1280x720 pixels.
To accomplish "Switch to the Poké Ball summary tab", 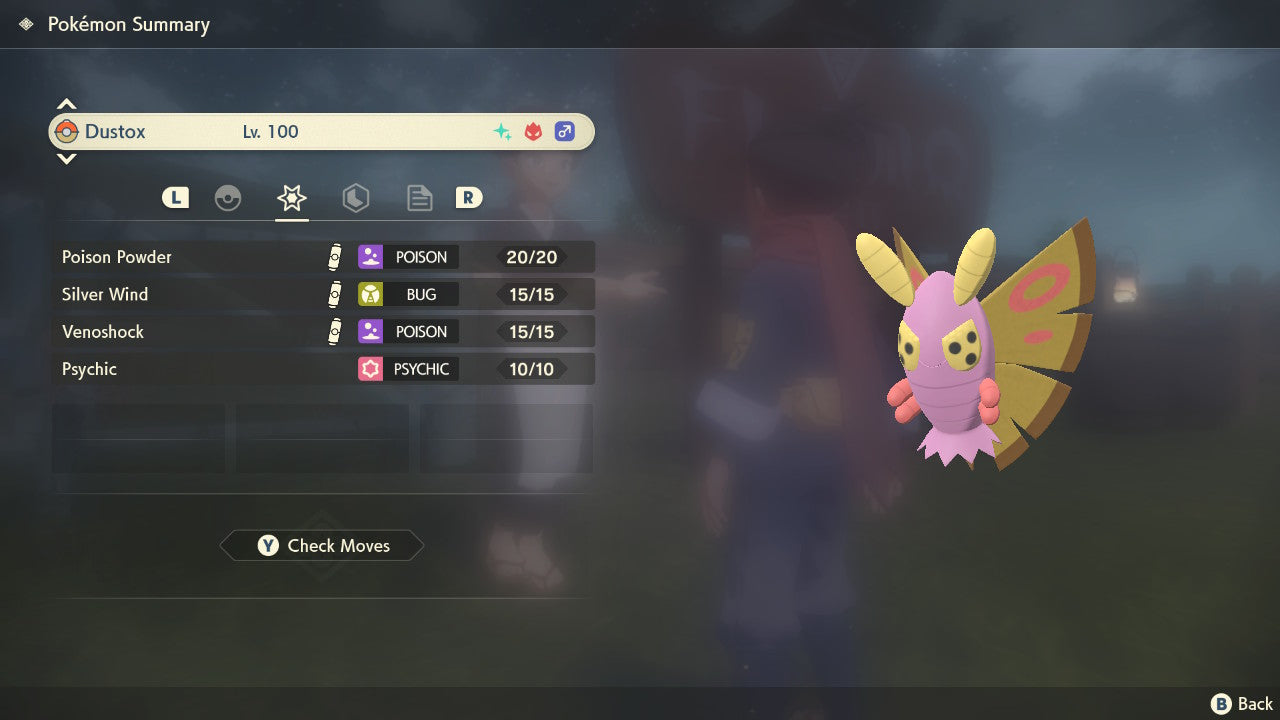I will pos(228,198).
